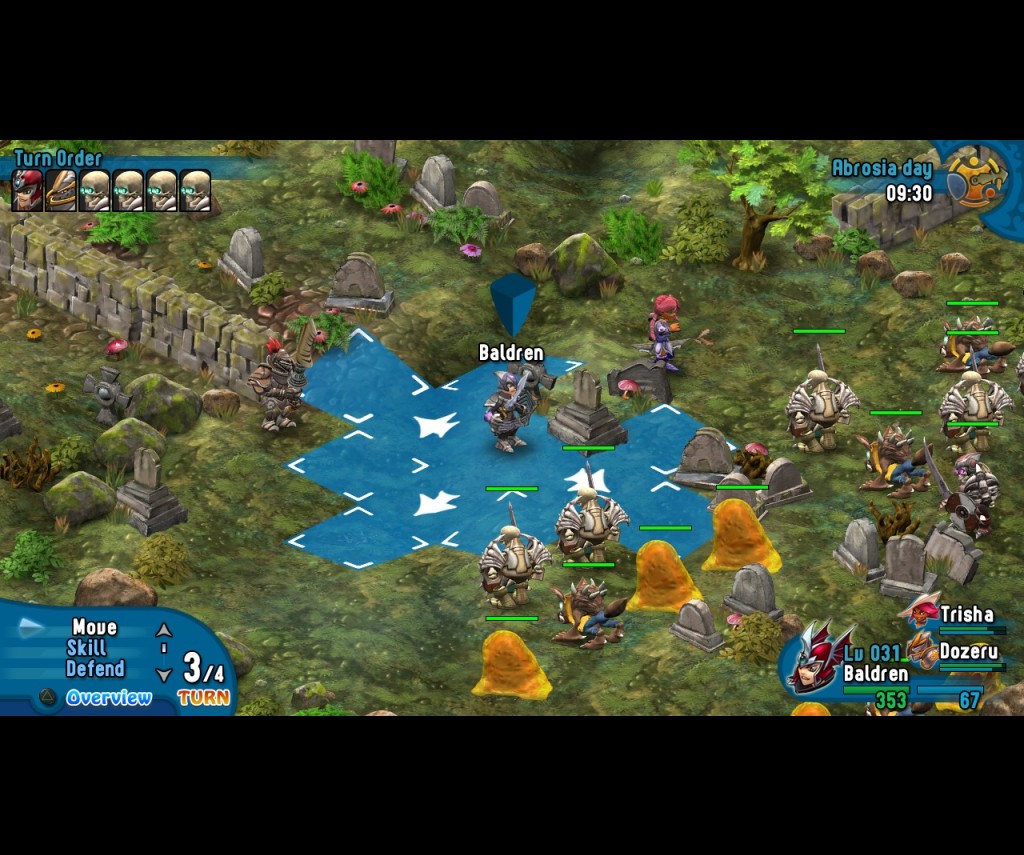The height and width of the screenshot is (855, 1024).
Task: Click the command list's up arrow
Action: 164,631
